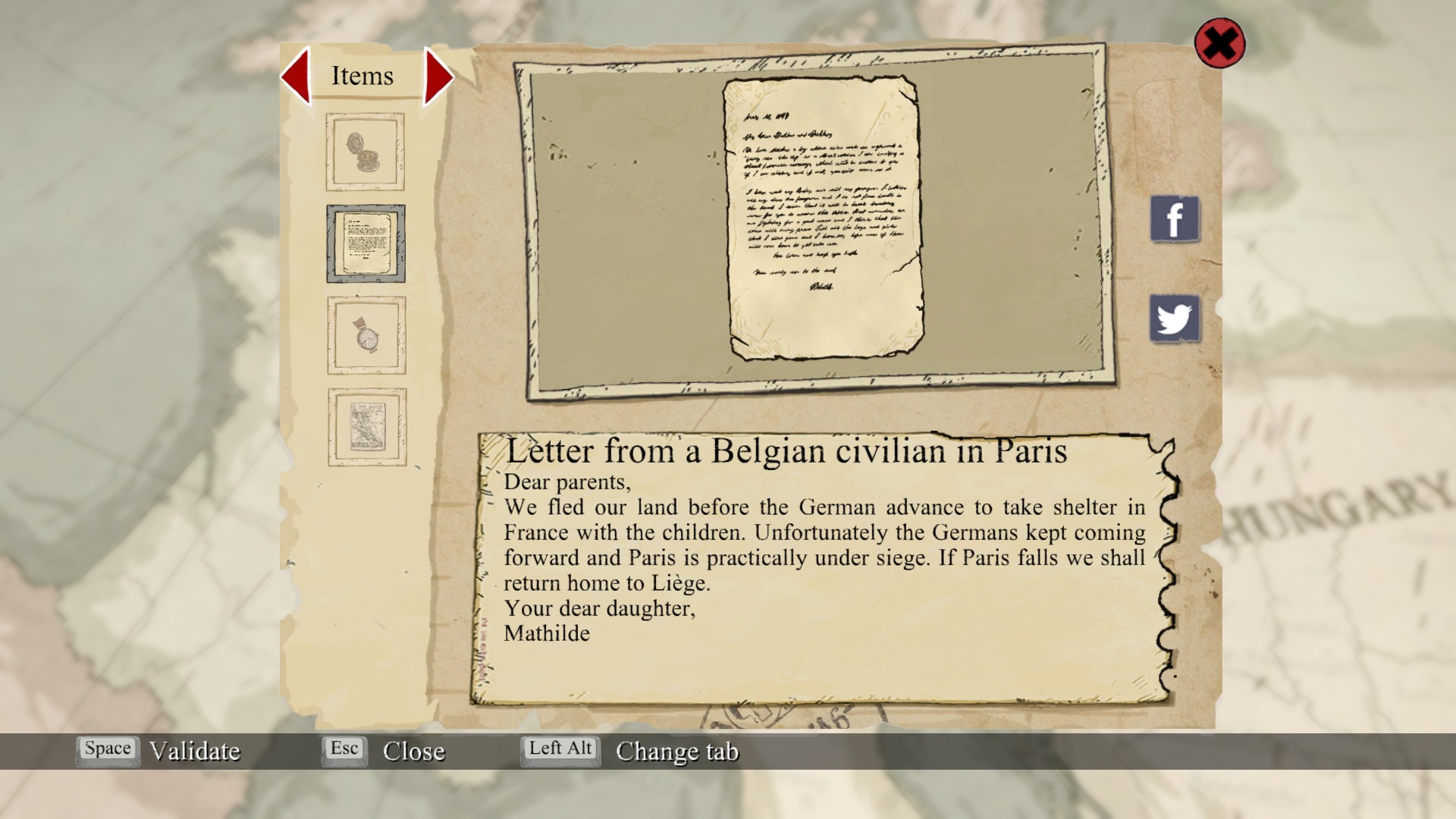1456x819 pixels.
Task: Open the printed map item thumbnail
Action: 367,427
